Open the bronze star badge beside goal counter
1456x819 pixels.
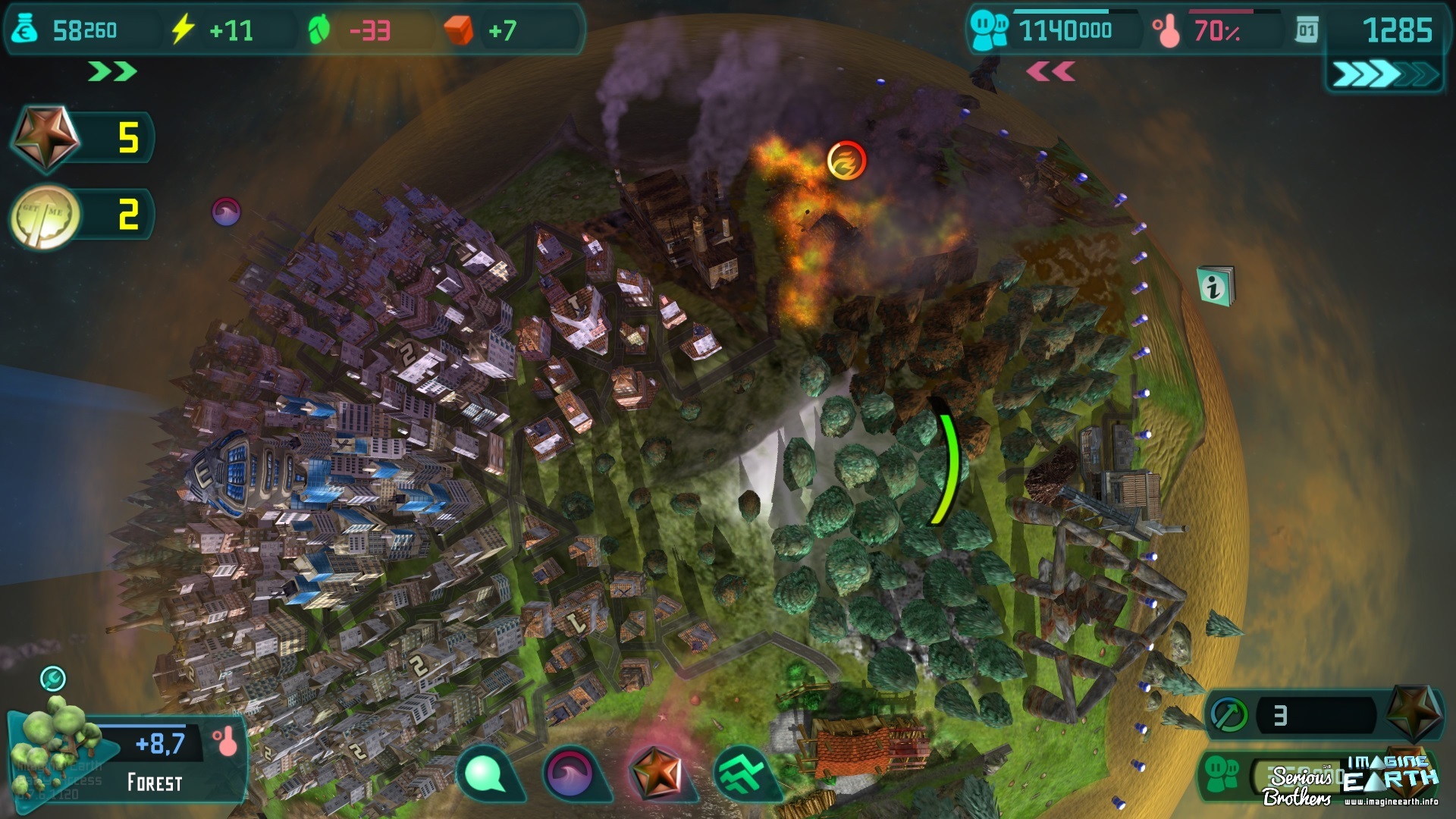[1414, 712]
